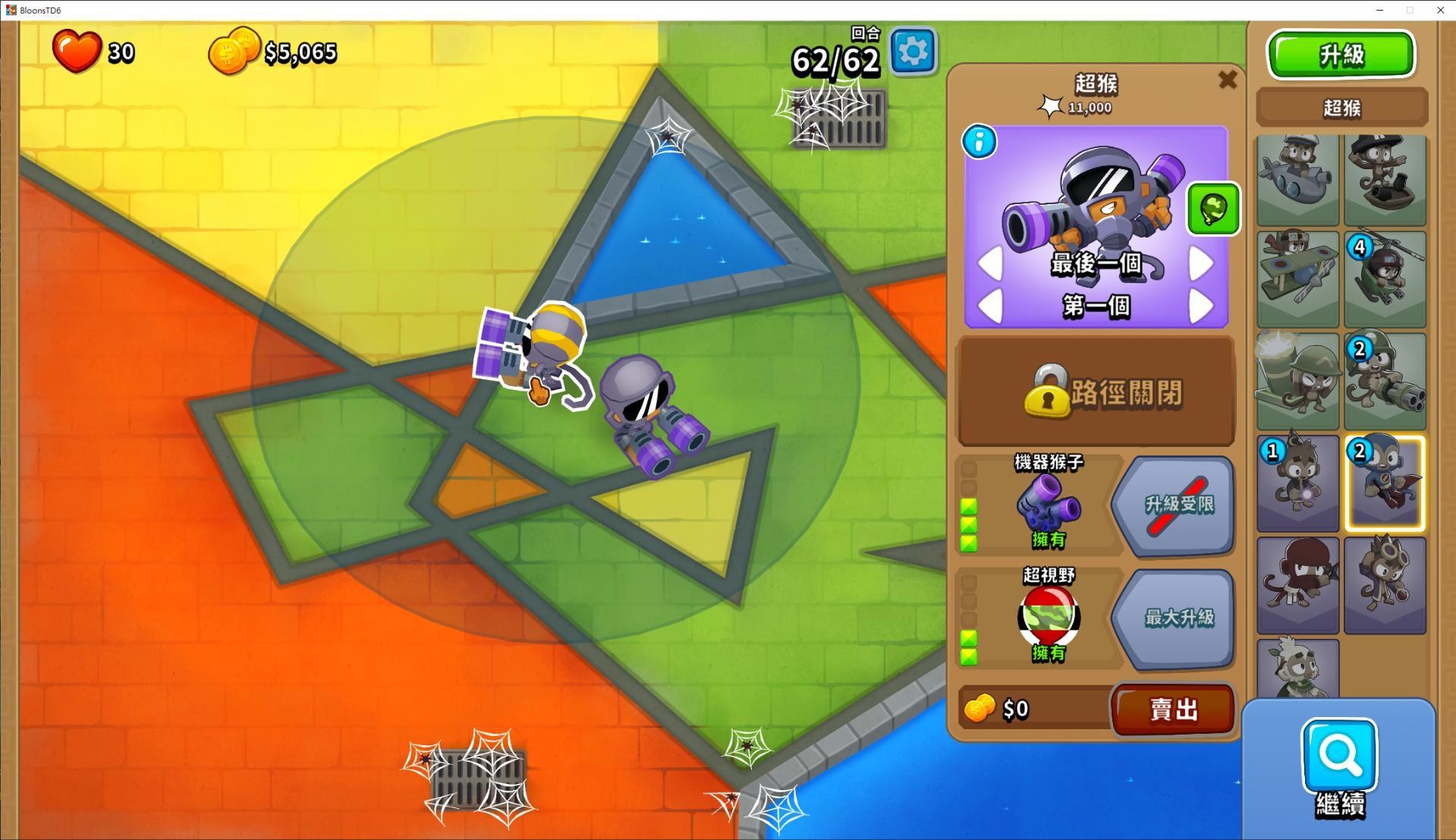1456x840 pixels.
Task: Open the settings gear menu
Action: pyautogui.click(x=912, y=50)
